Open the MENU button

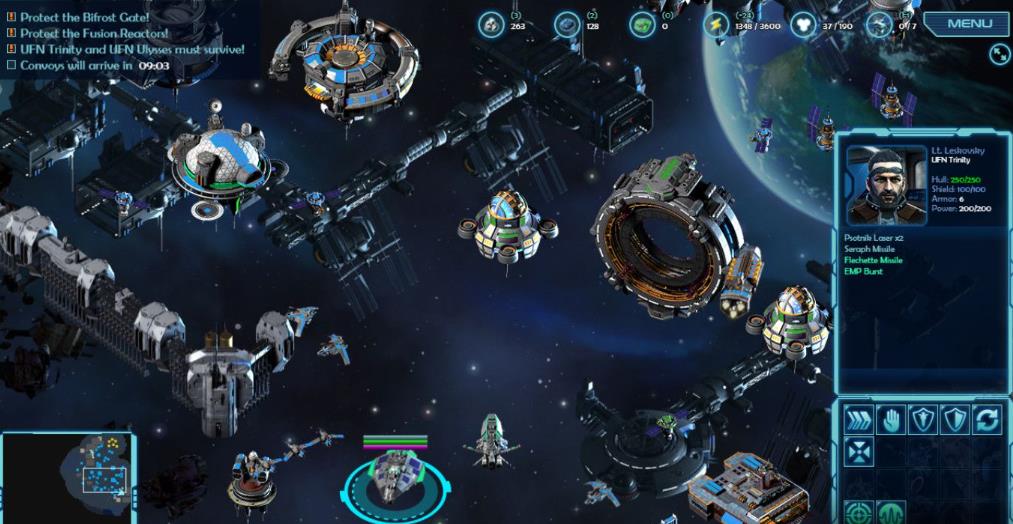[x=968, y=24]
